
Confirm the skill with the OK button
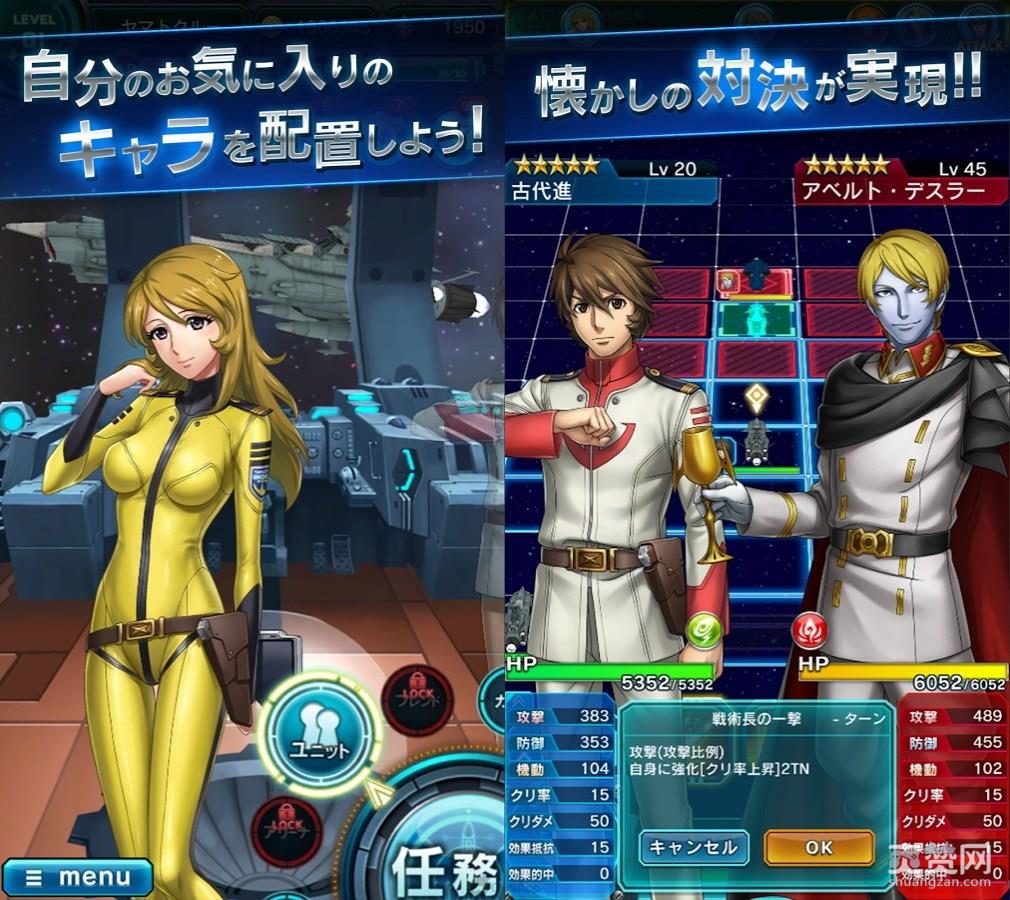tap(818, 847)
